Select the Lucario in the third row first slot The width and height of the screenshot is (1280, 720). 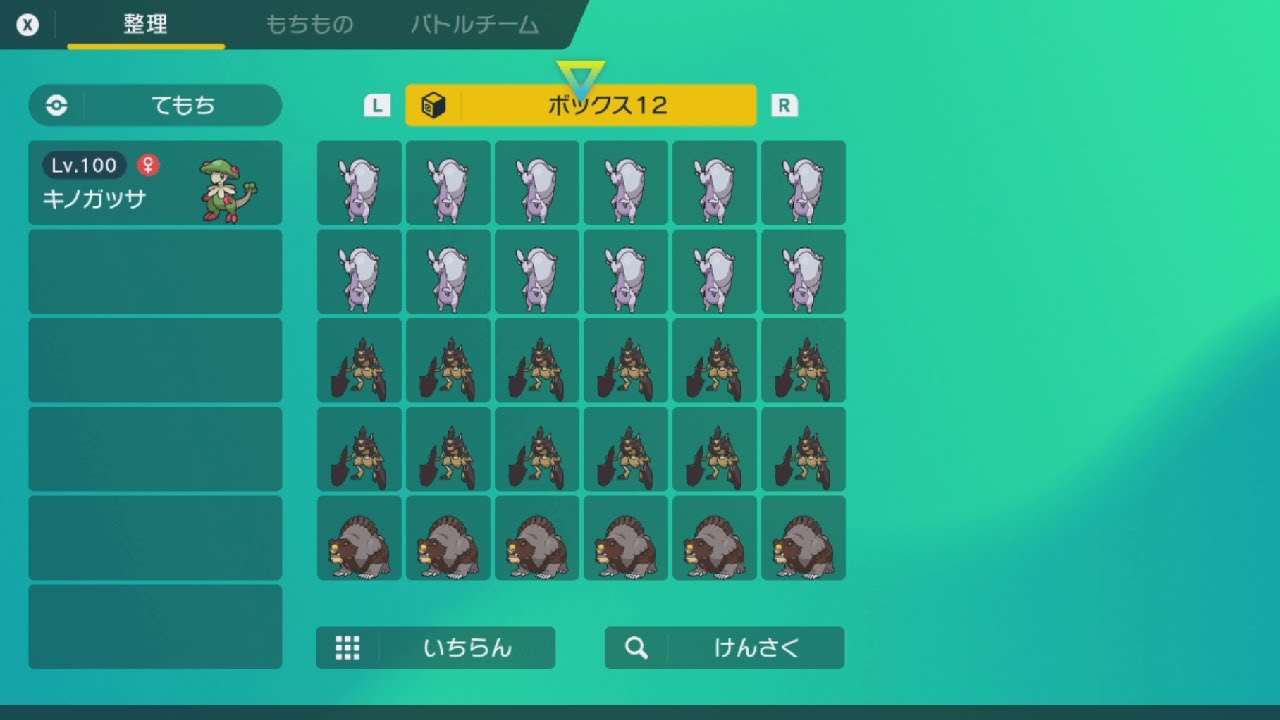(x=358, y=360)
